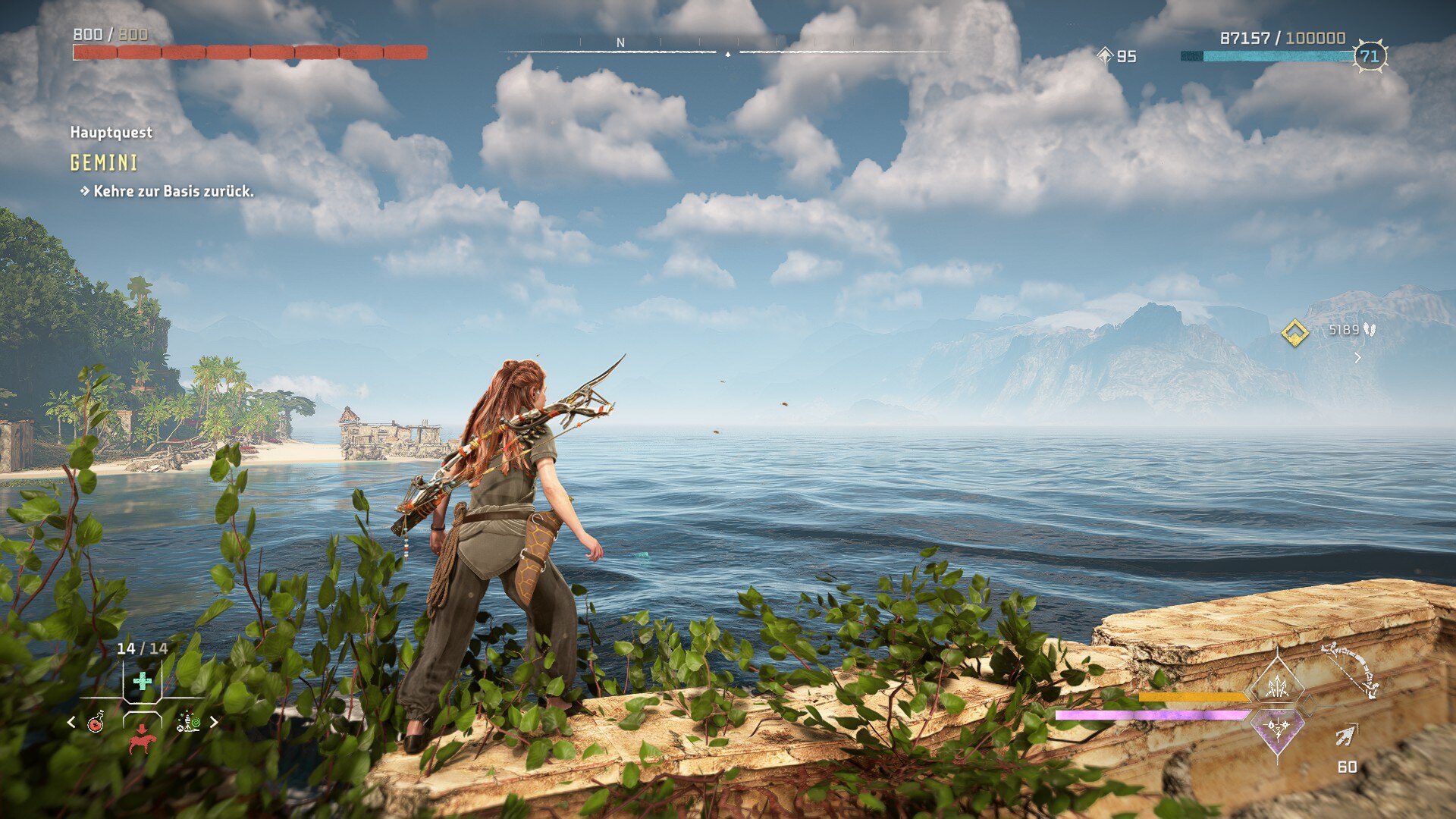Activate the triple arrow weapon technique diamond
This screenshot has width=1456, height=819.
coord(1277,686)
